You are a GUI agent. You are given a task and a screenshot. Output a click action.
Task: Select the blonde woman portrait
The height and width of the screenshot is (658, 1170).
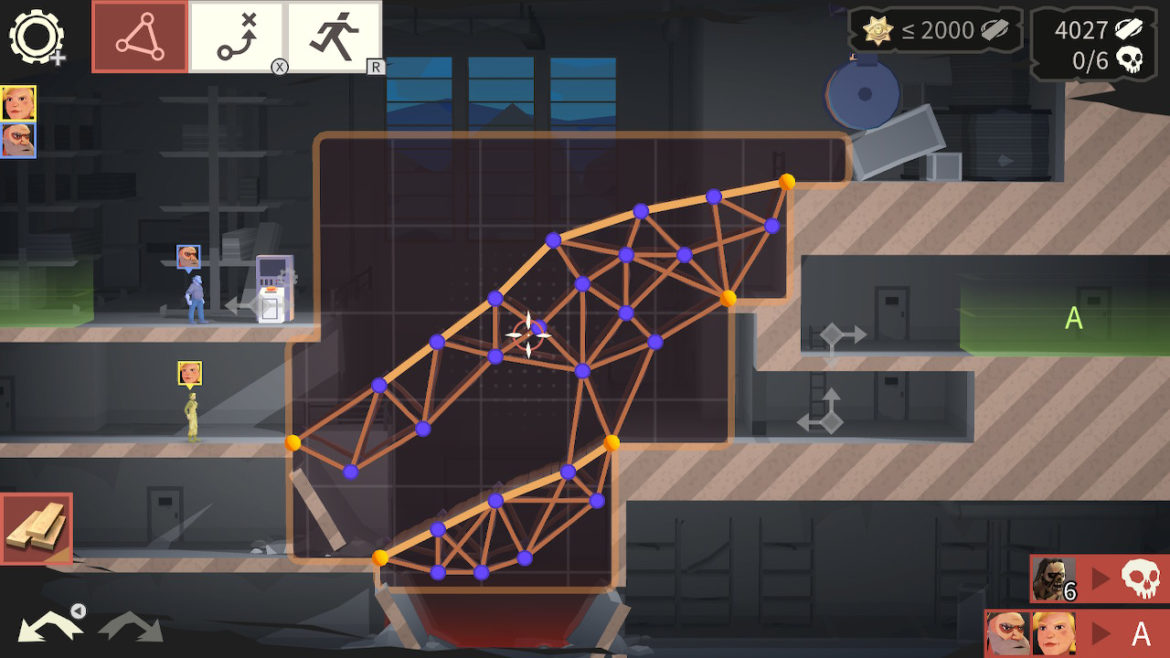click(18, 102)
